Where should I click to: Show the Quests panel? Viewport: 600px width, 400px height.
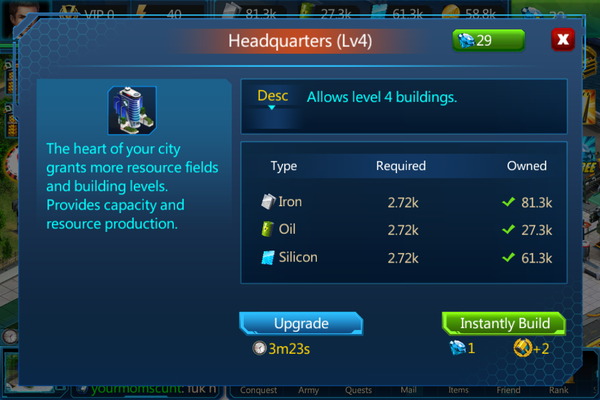(360, 391)
